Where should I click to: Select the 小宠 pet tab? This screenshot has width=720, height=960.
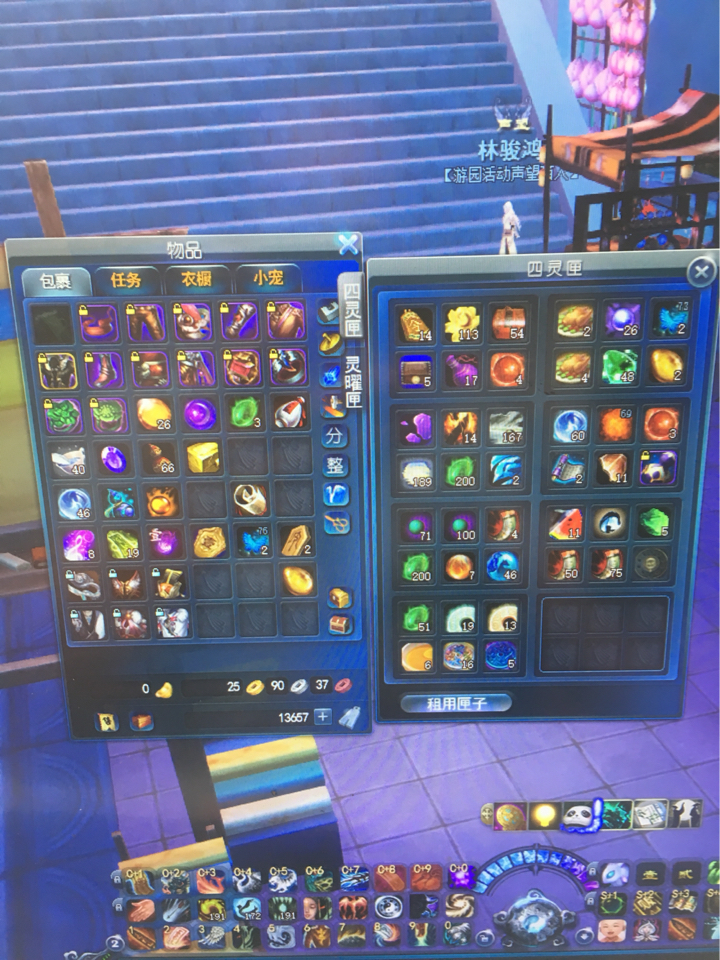(x=269, y=281)
